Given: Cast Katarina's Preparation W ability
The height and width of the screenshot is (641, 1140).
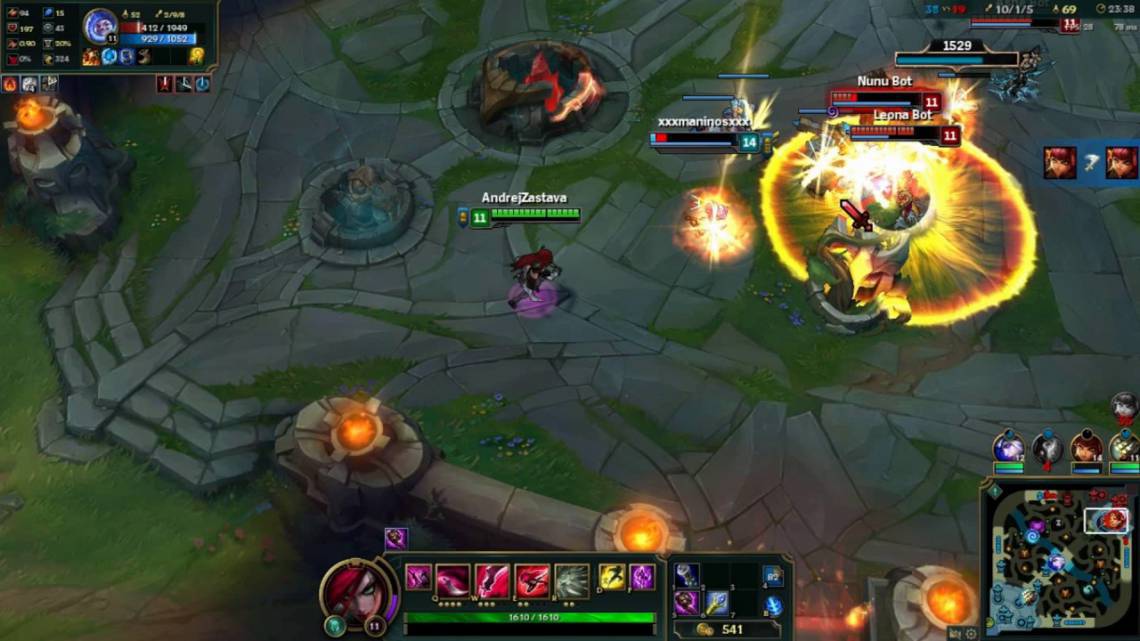Looking at the screenshot, I should click(x=492, y=580).
